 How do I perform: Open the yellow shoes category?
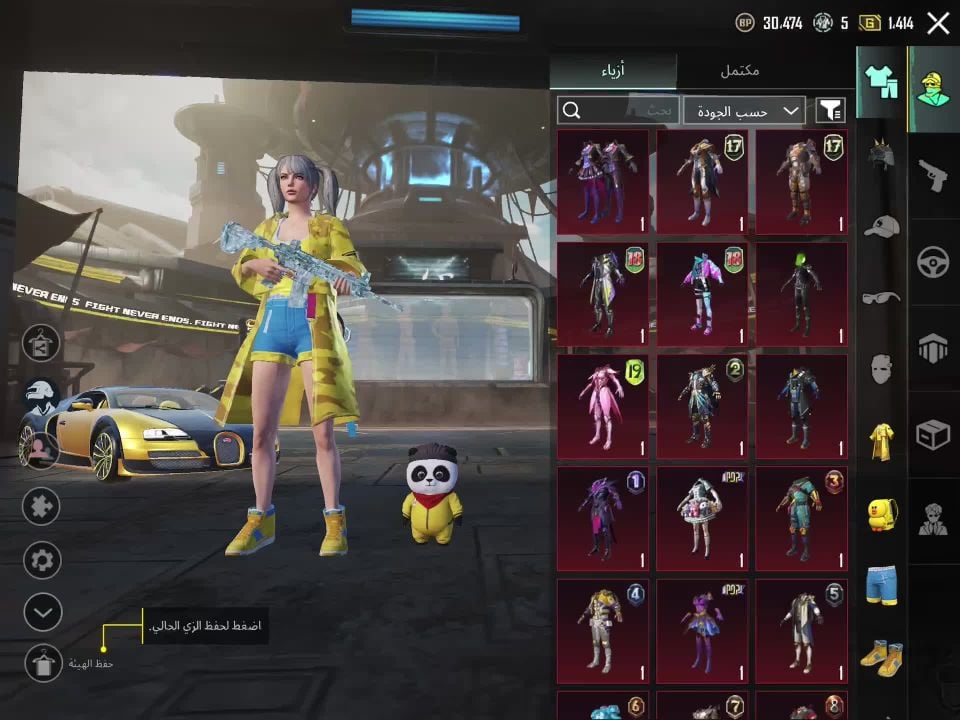[881, 657]
